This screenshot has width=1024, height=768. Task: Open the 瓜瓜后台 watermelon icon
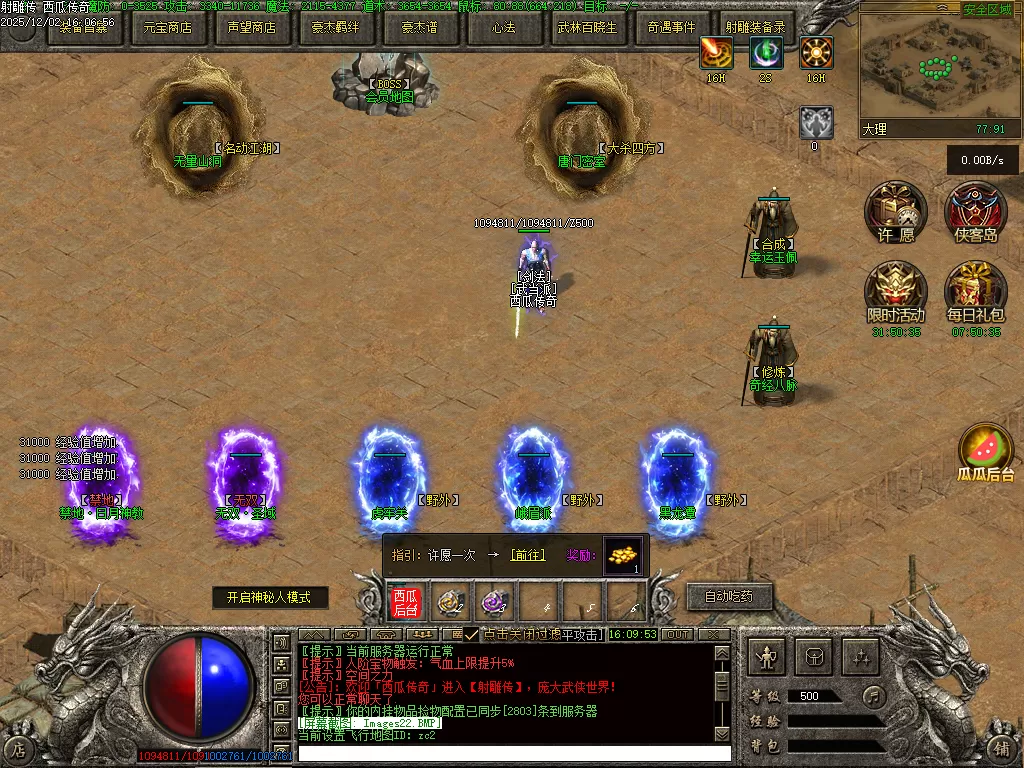pyautogui.click(x=985, y=450)
